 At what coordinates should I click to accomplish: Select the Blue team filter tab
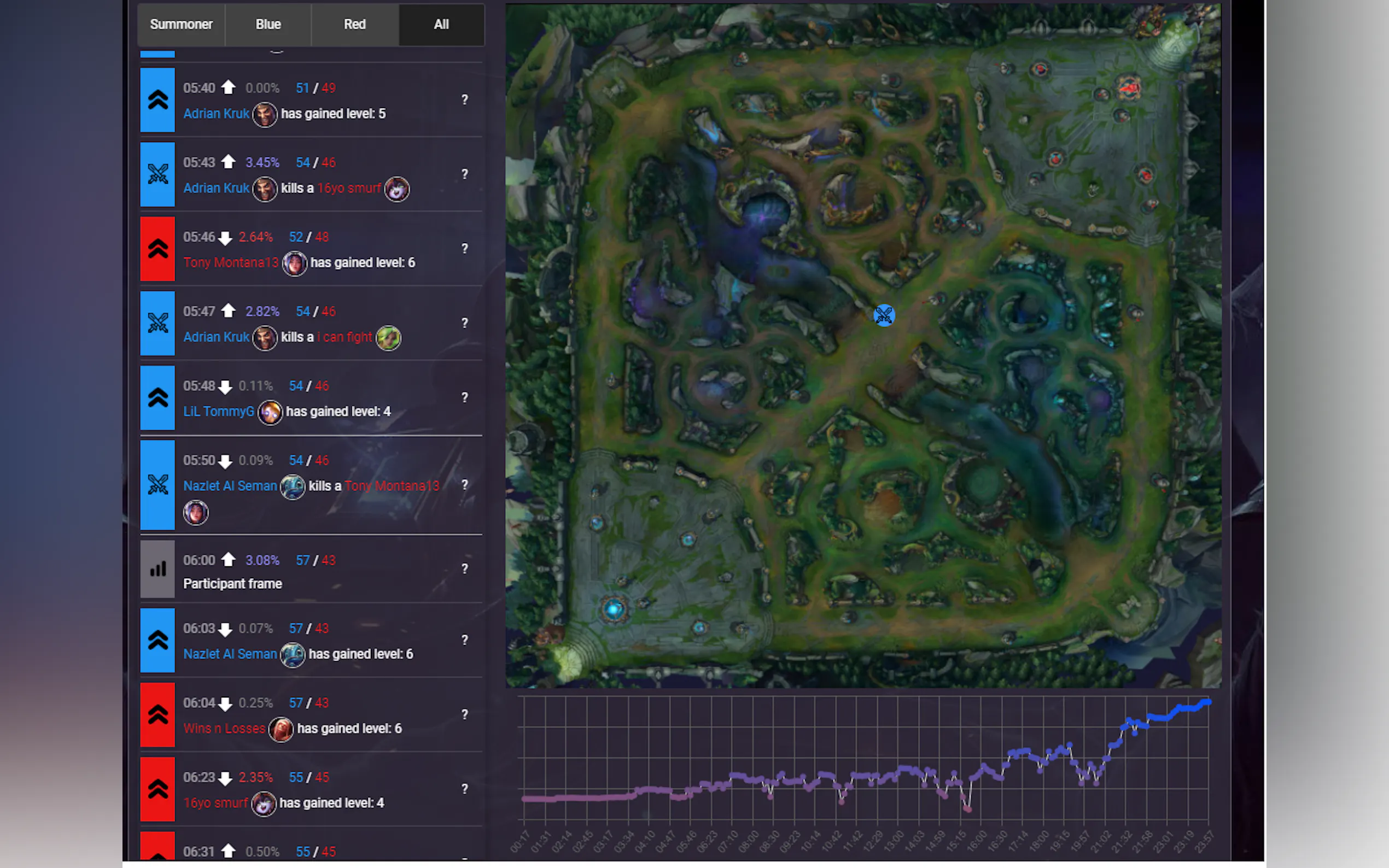pyautogui.click(x=268, y=25)
